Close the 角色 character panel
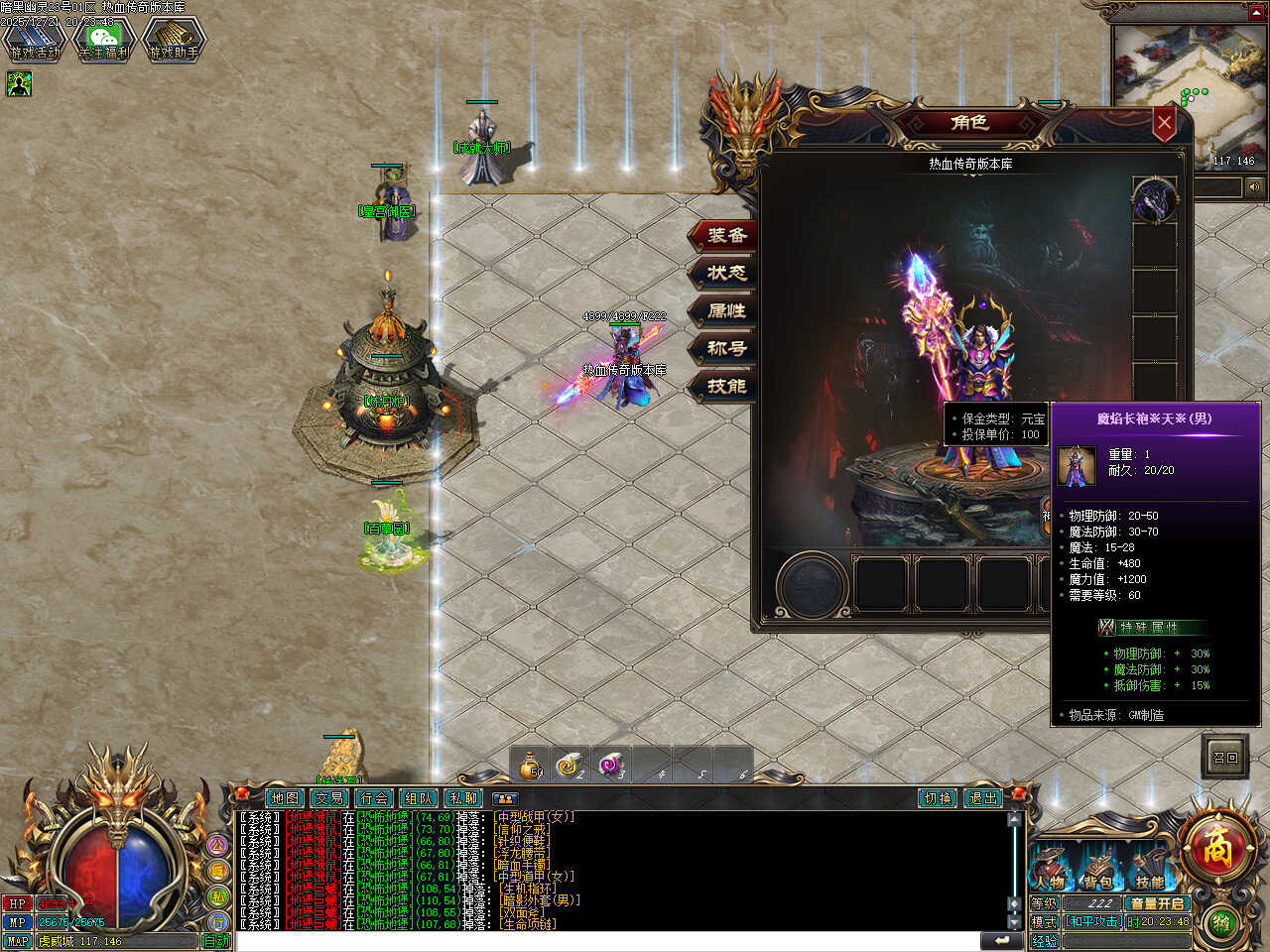This screenshot has height=952, width=1270. click(x=1164, y=125)
